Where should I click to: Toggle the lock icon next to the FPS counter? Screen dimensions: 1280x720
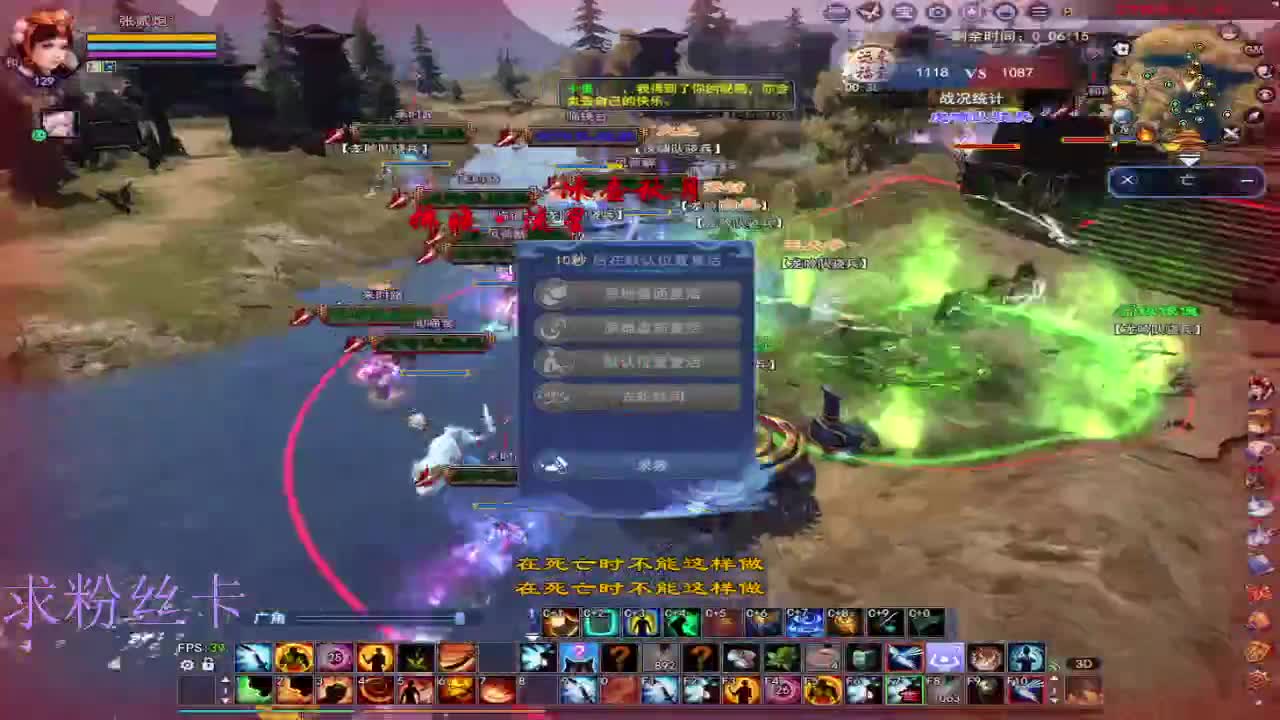[206, 662]
